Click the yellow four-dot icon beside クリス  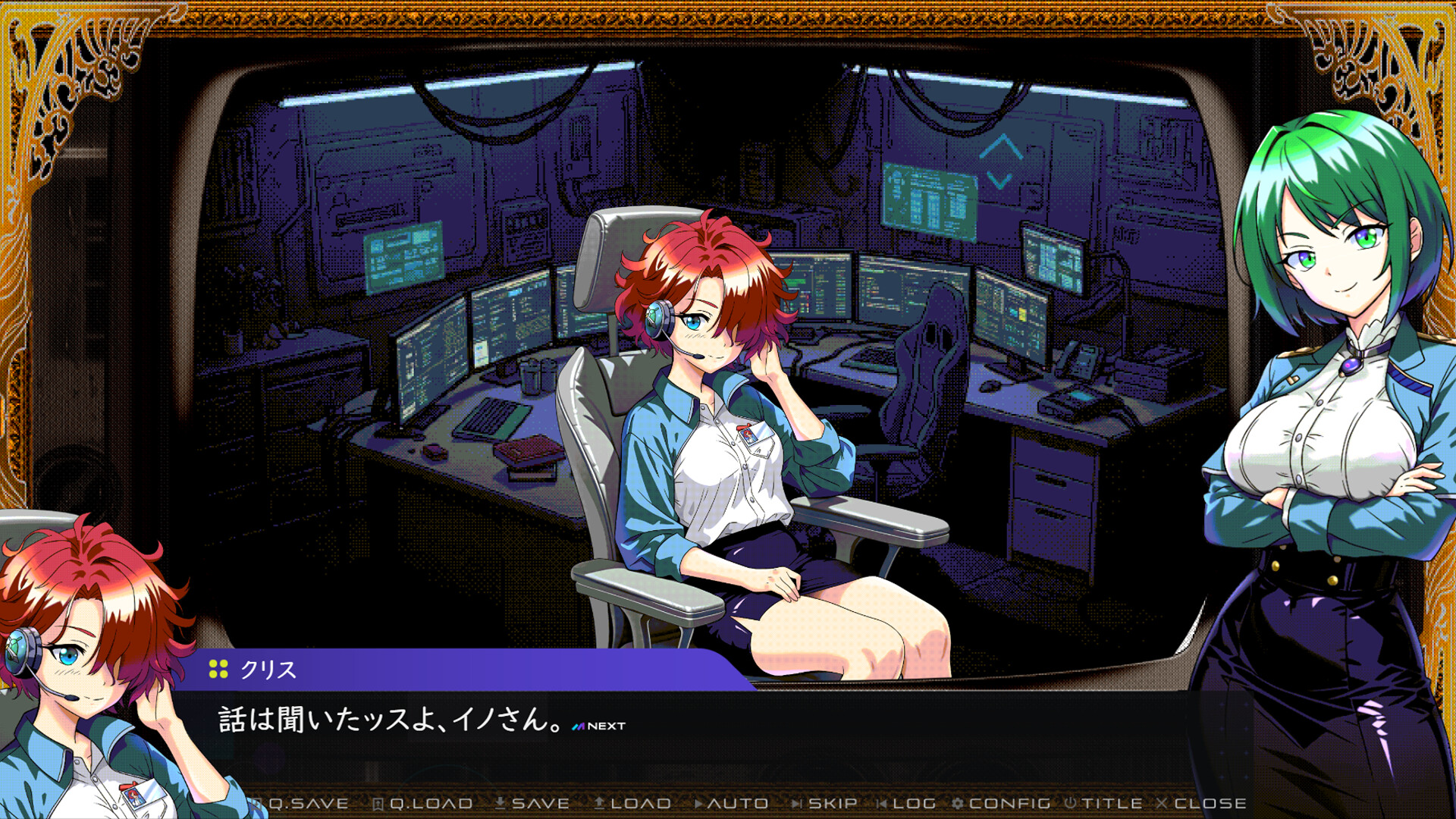click(219, 670)
